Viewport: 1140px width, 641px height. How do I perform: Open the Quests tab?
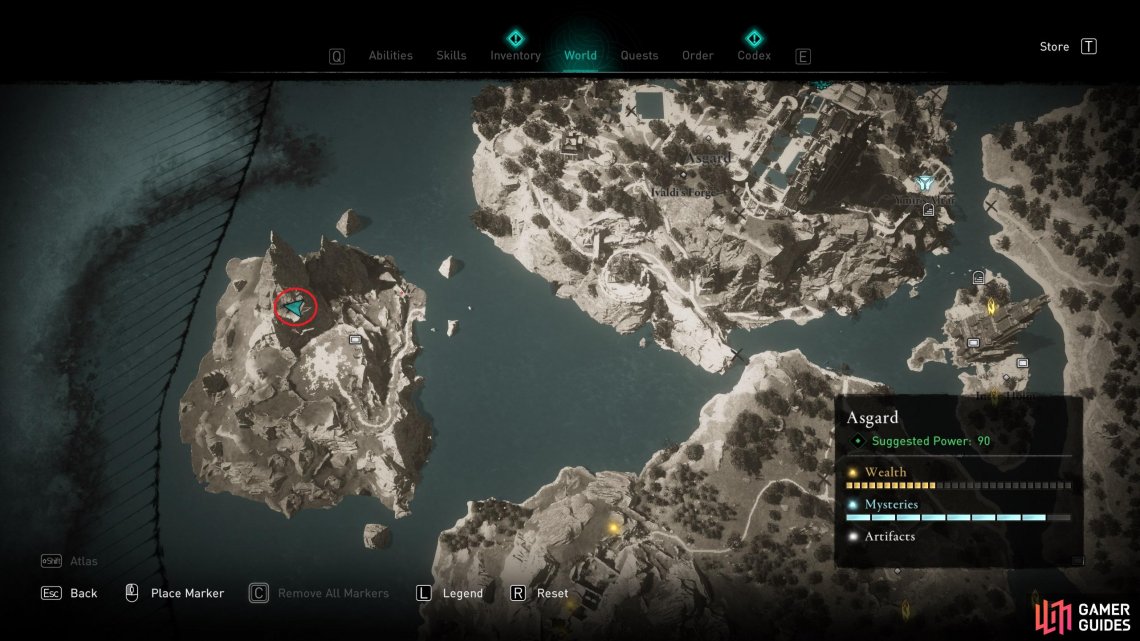639,56
